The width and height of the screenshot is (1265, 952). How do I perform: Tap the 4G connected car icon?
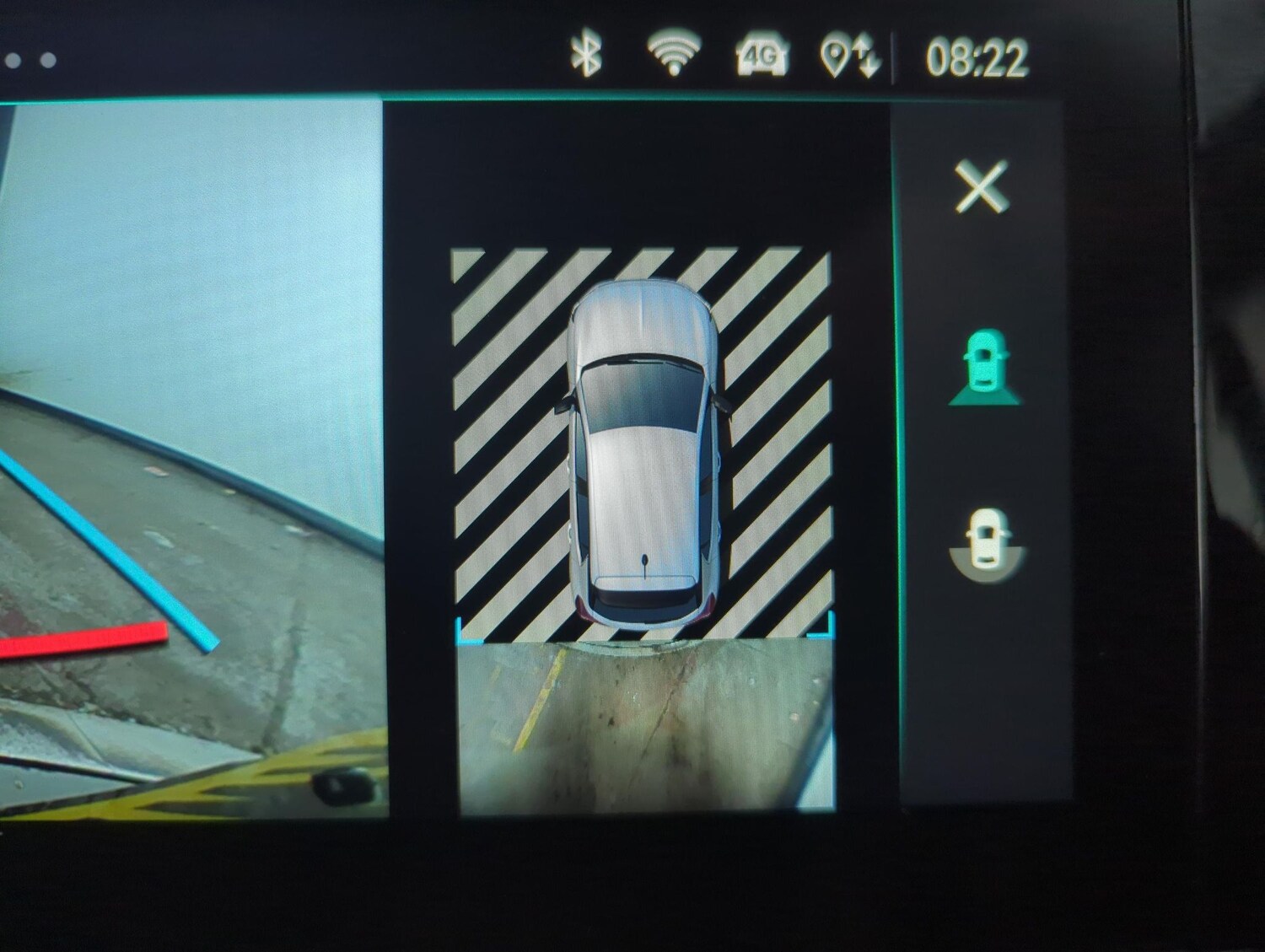762,57
